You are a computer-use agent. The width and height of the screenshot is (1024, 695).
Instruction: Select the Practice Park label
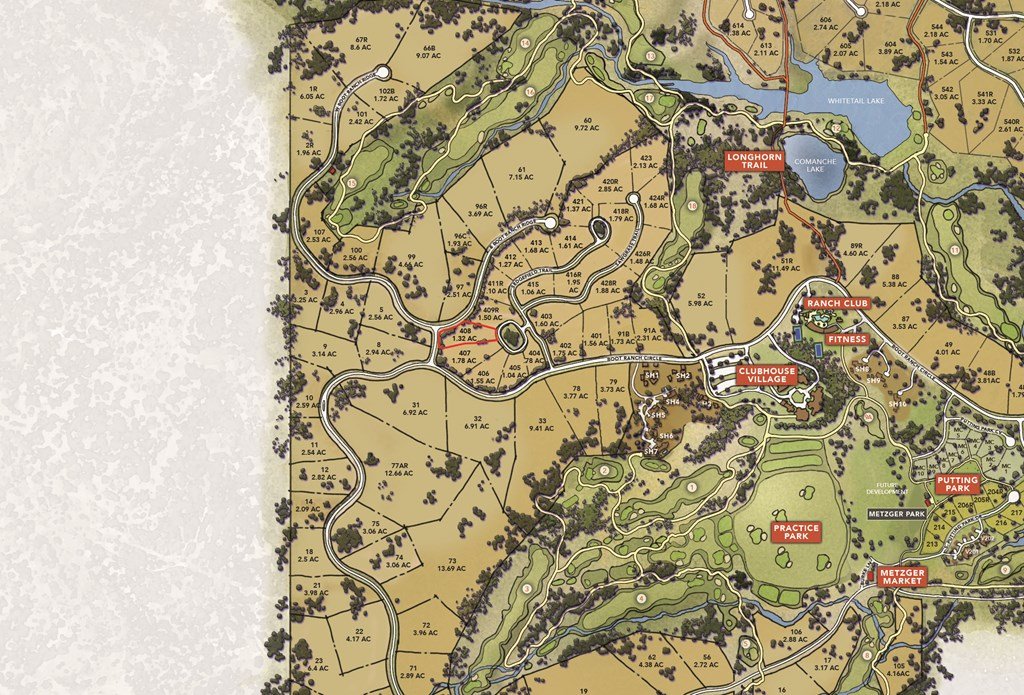click(796, 532)
